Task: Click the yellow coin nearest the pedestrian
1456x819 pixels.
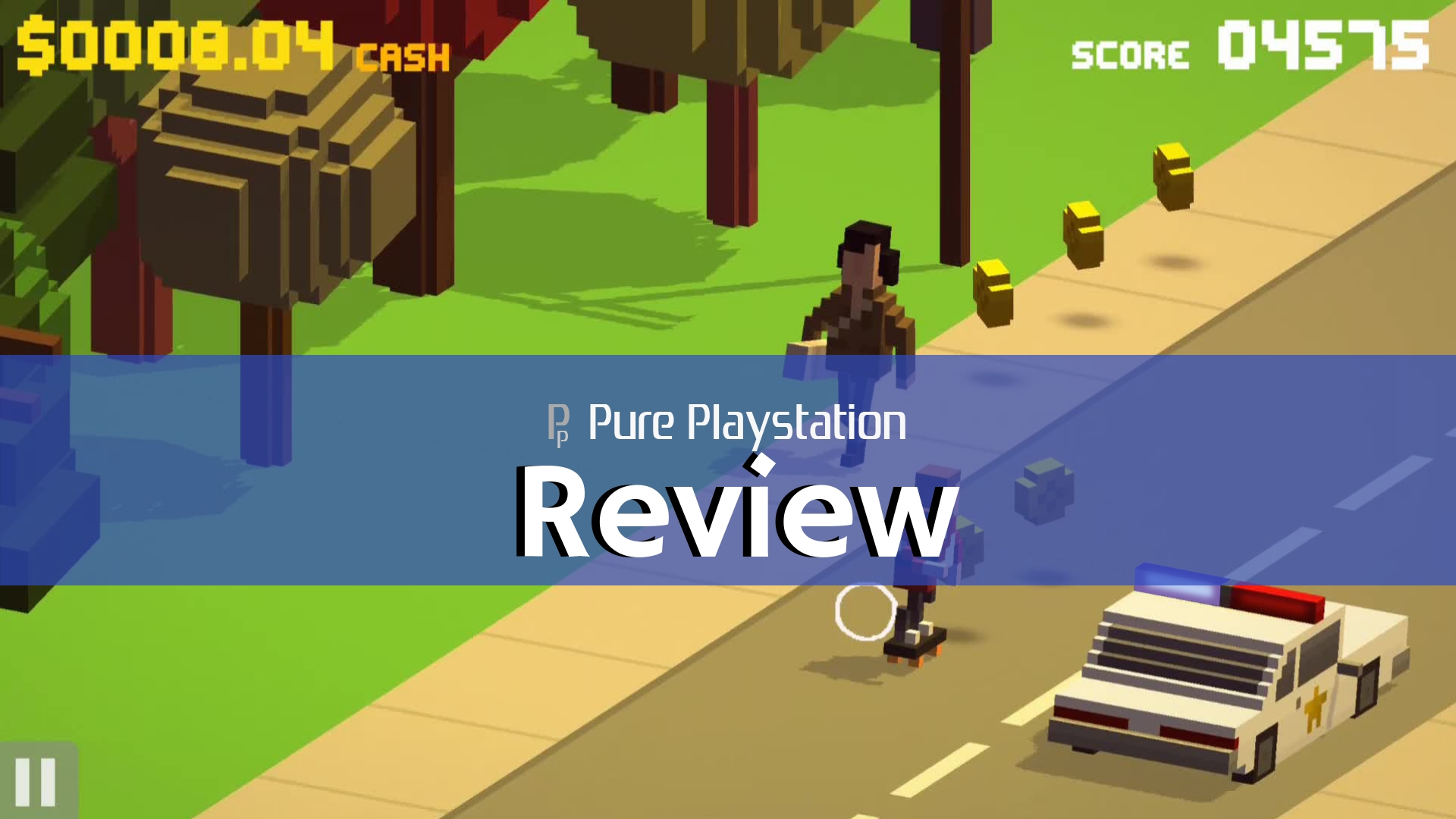Action: 993,292
